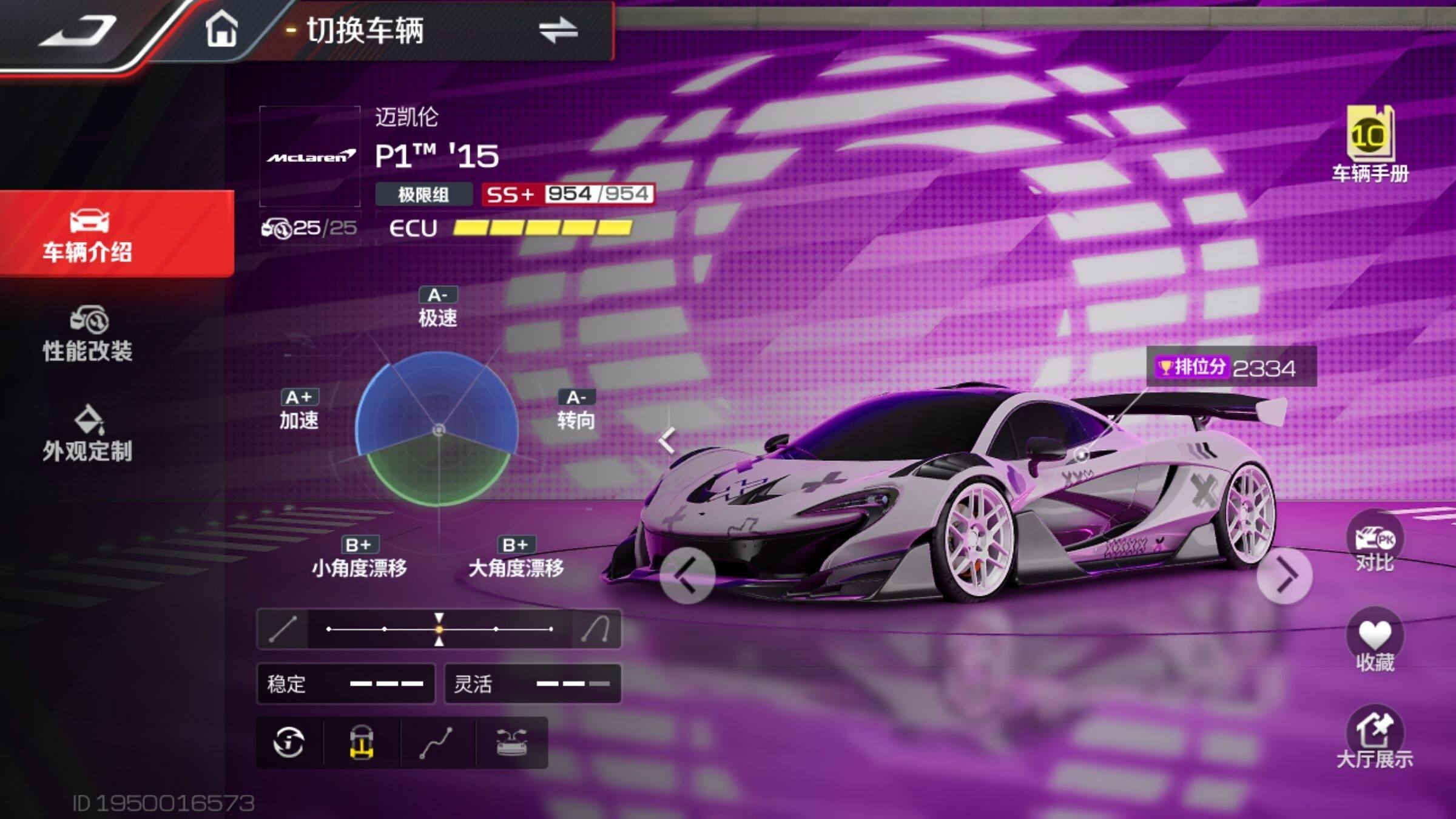Image resolution: width=1456 pixels, height=819 pixels.
Task: Select the yellow chassis icon
Action: coord(362,743)
